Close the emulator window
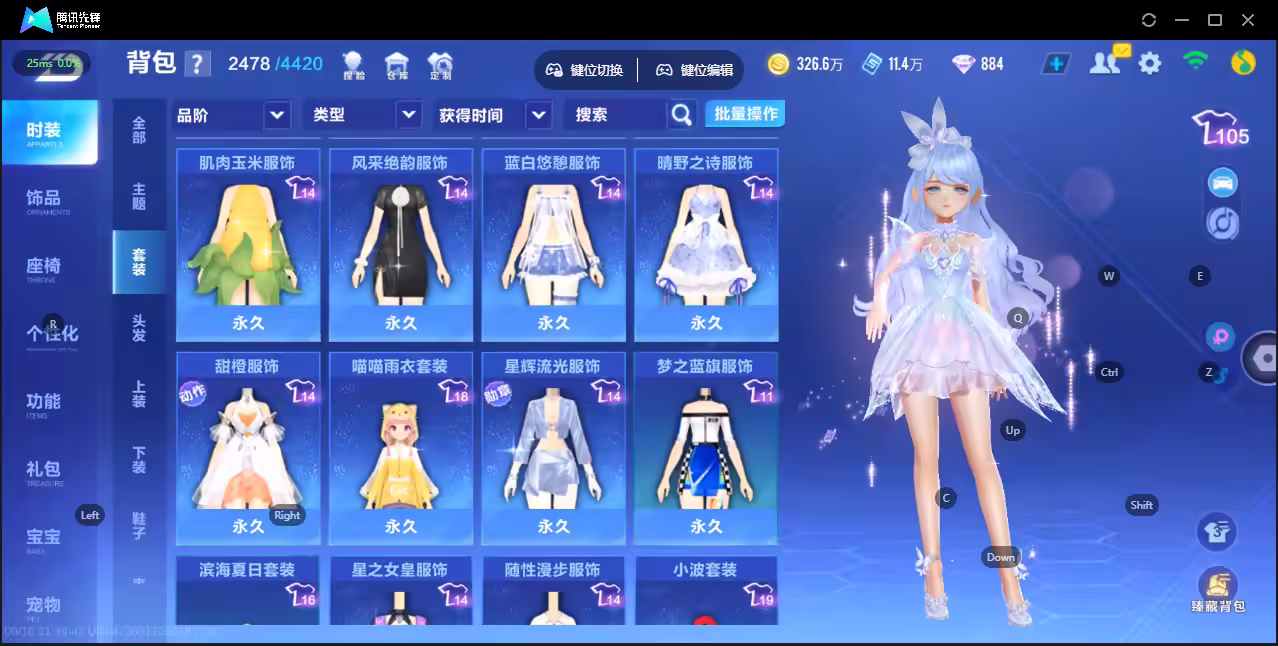The width and height of the screenshot is (1278, 646). pos(1248,20)
